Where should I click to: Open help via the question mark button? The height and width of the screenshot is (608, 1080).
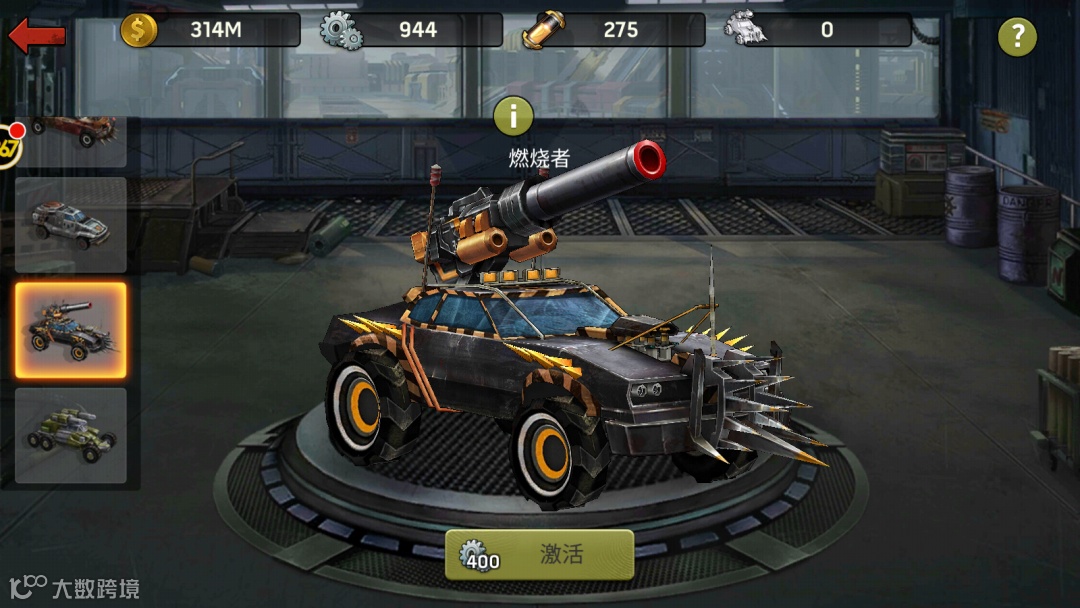click(1017, 37)
